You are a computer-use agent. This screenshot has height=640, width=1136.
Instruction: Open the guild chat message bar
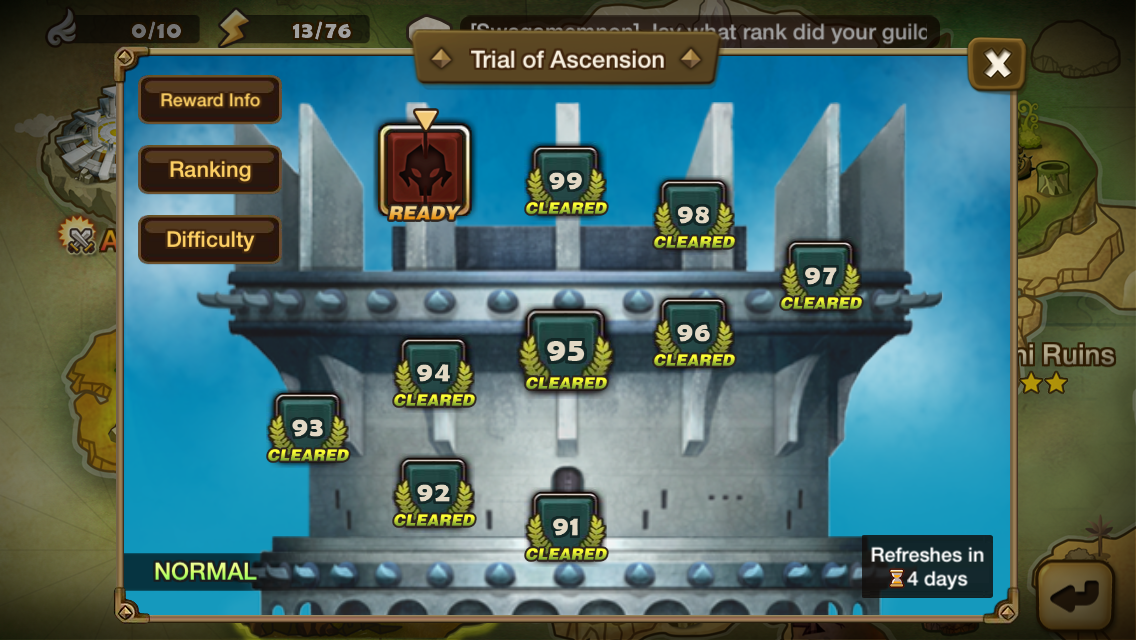700,32
